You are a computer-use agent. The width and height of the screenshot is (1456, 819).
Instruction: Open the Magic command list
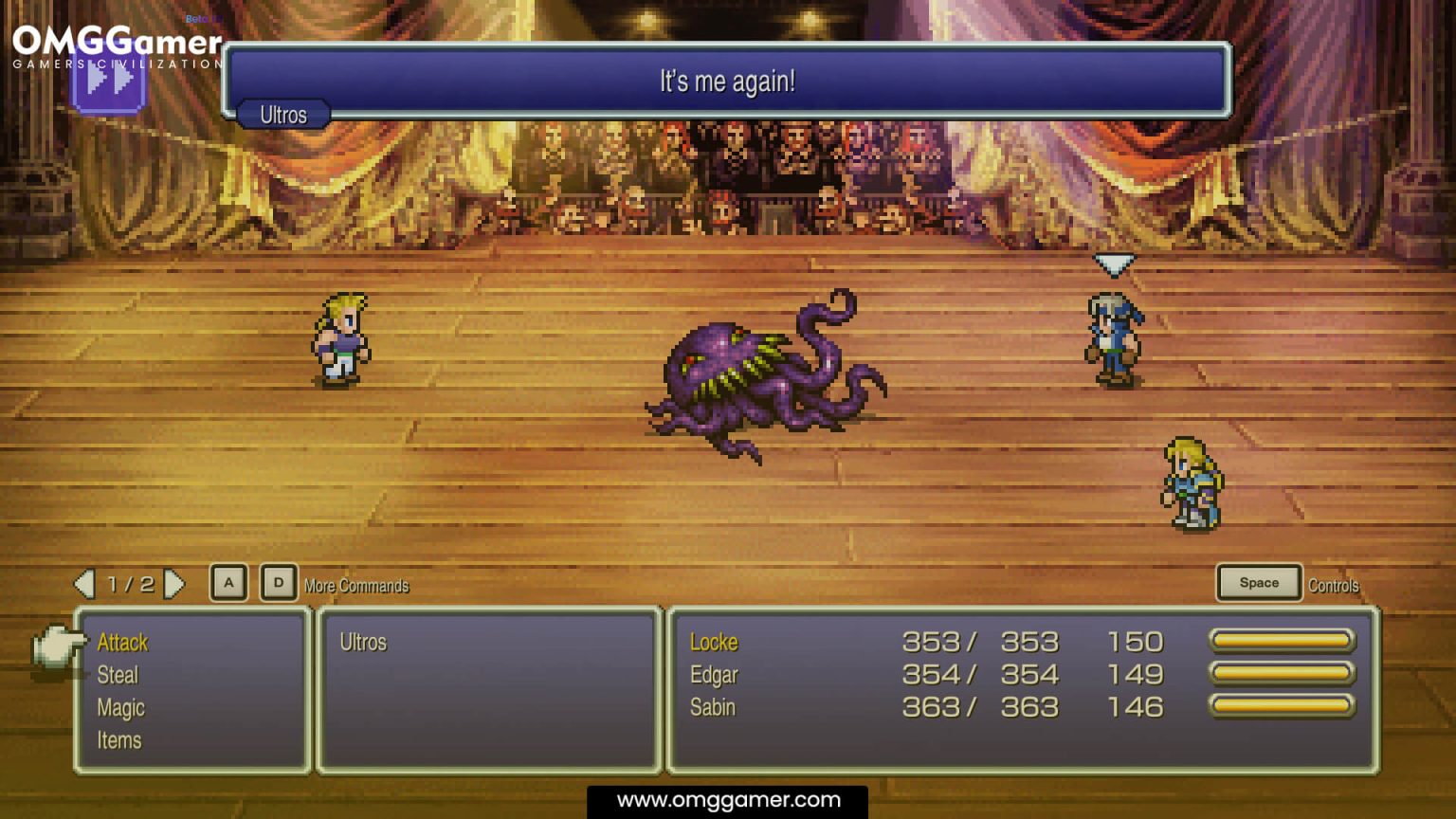[120, 708]
